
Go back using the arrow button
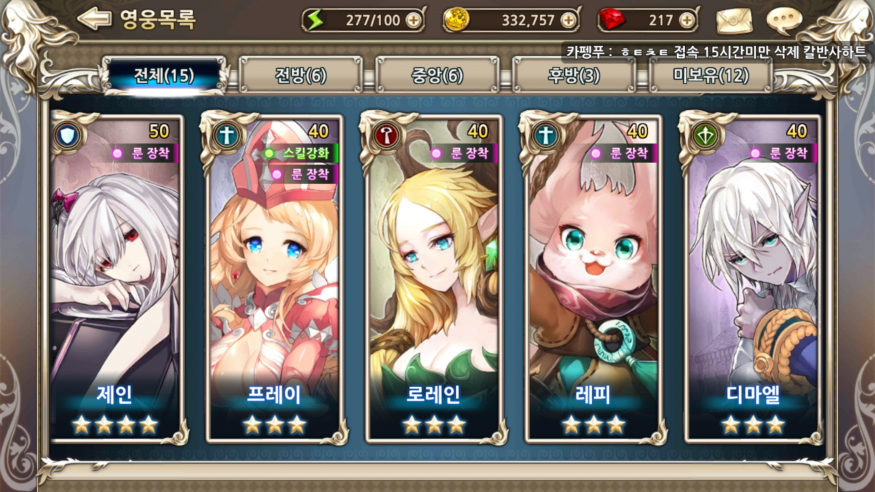pos(93,18)
